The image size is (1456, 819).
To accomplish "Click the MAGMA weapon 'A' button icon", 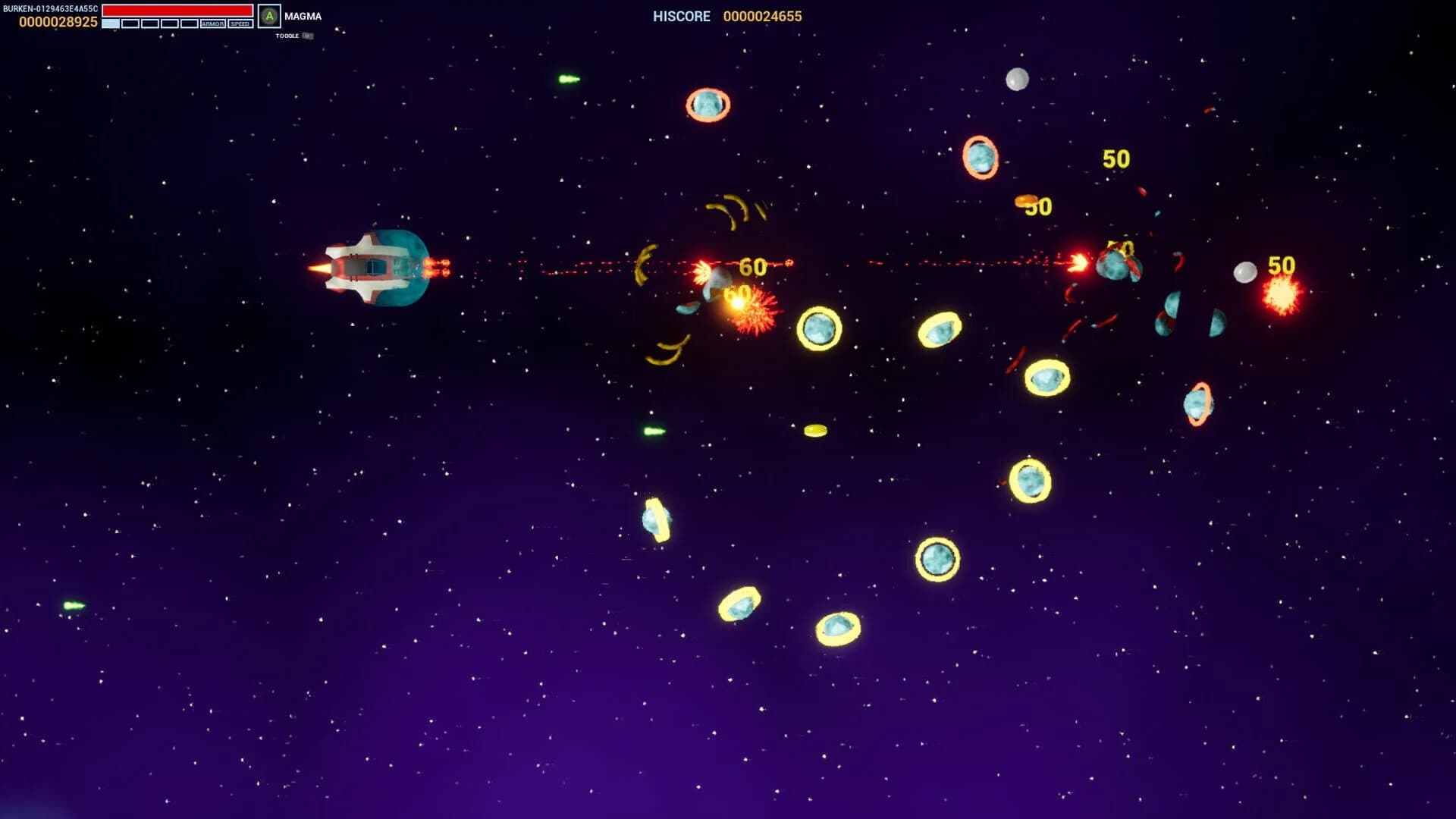I will [x=269, y=15].
